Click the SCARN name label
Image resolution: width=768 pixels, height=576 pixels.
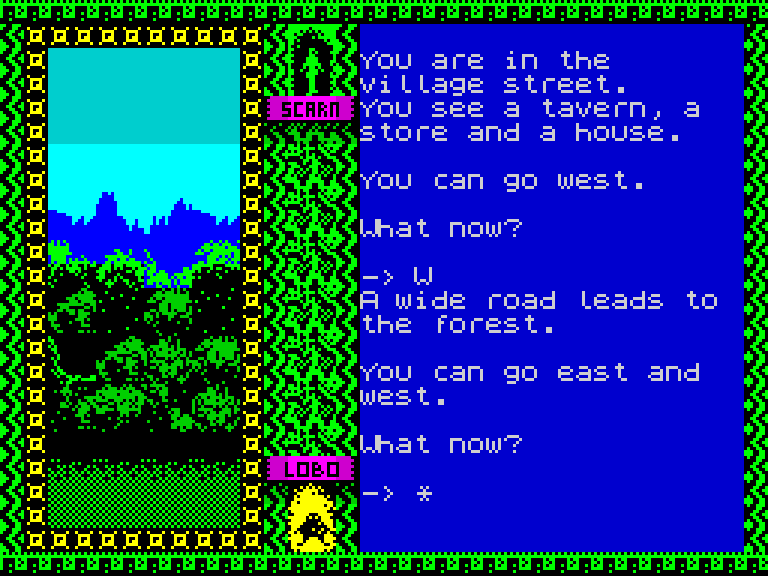point(311,109)
